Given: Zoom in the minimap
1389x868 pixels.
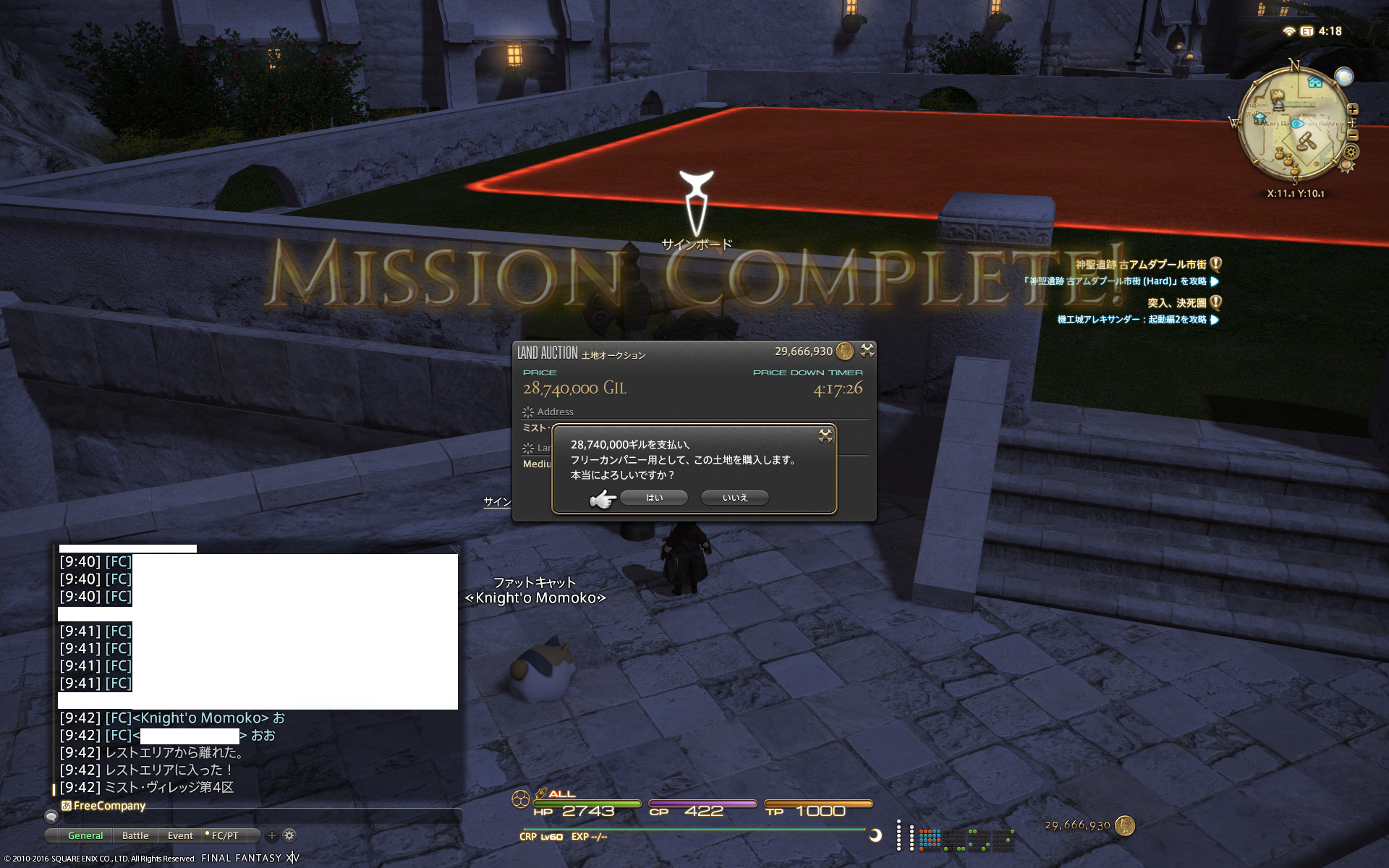Looking at the screenshot, I should [x=1353, y=109].
